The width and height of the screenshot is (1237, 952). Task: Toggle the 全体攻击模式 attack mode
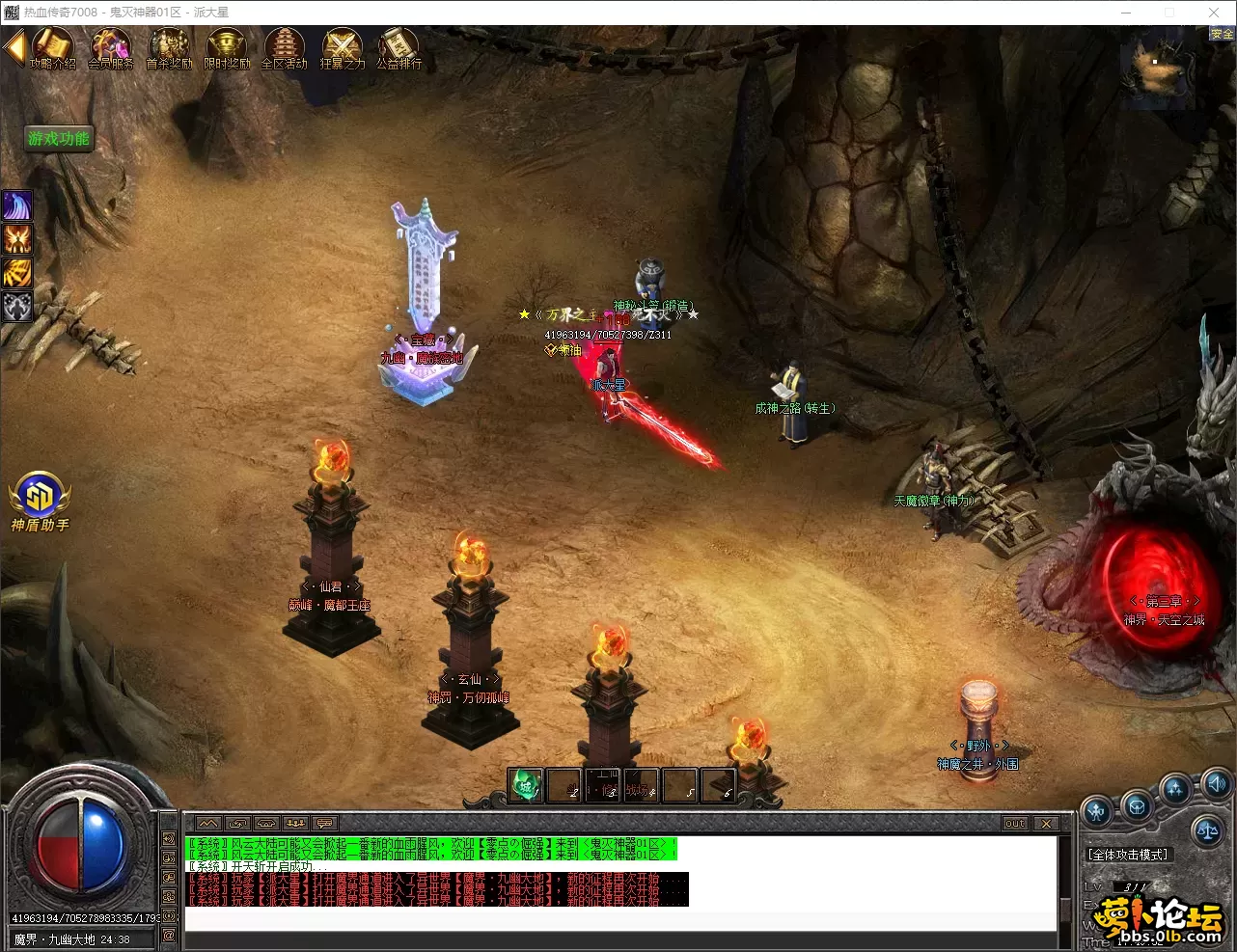point(1128,855)
